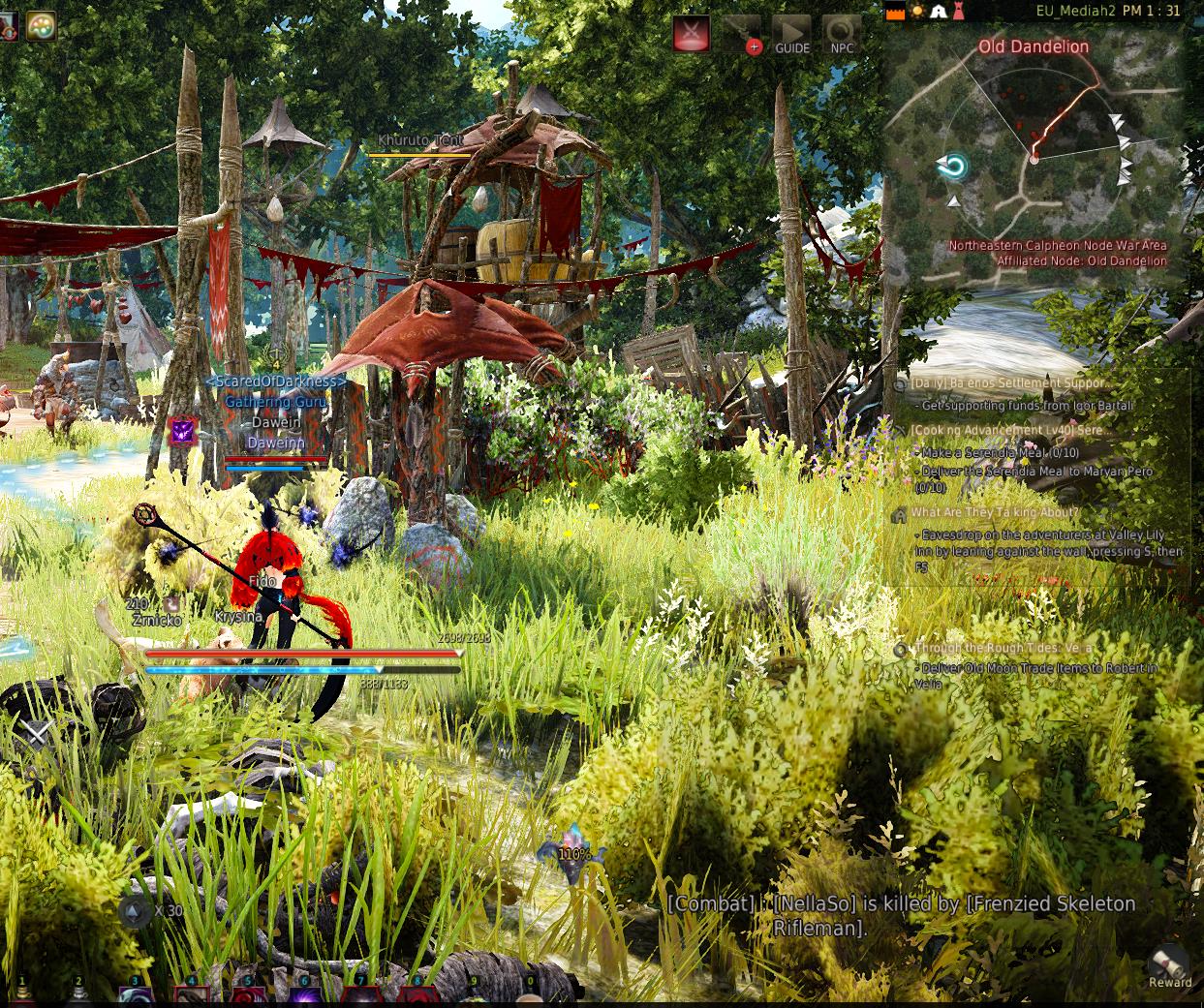
Task: Click the crystal icon showing X 30
Action: pos(134,910)
